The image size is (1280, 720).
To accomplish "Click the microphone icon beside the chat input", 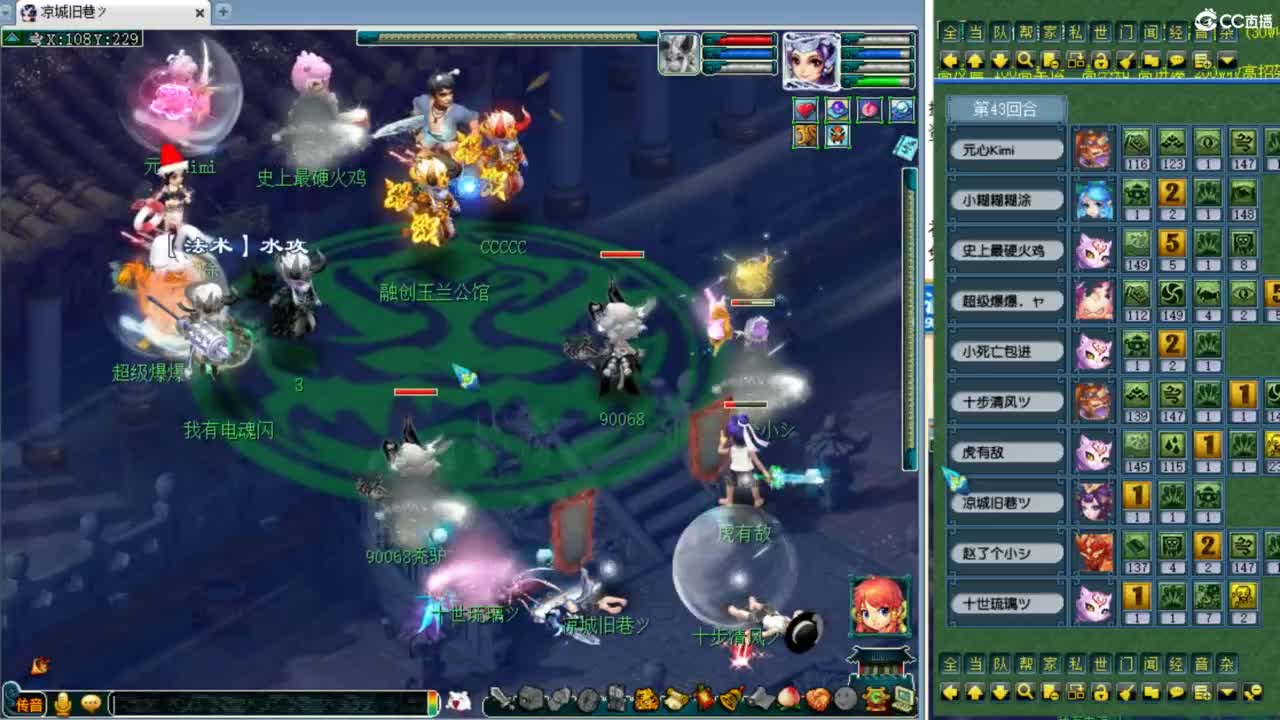I will [64, 700].
